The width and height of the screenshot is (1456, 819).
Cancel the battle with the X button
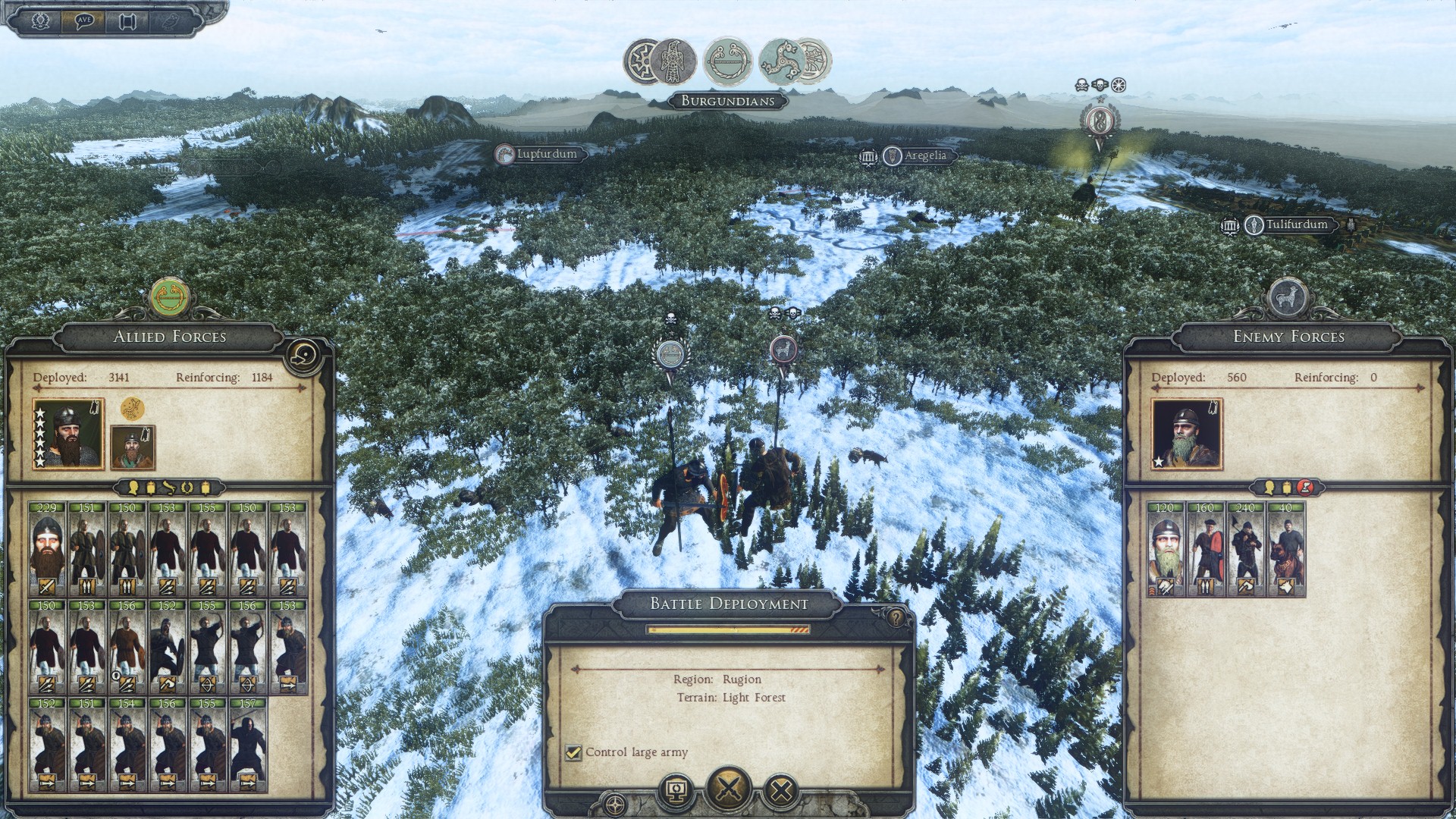780,792
